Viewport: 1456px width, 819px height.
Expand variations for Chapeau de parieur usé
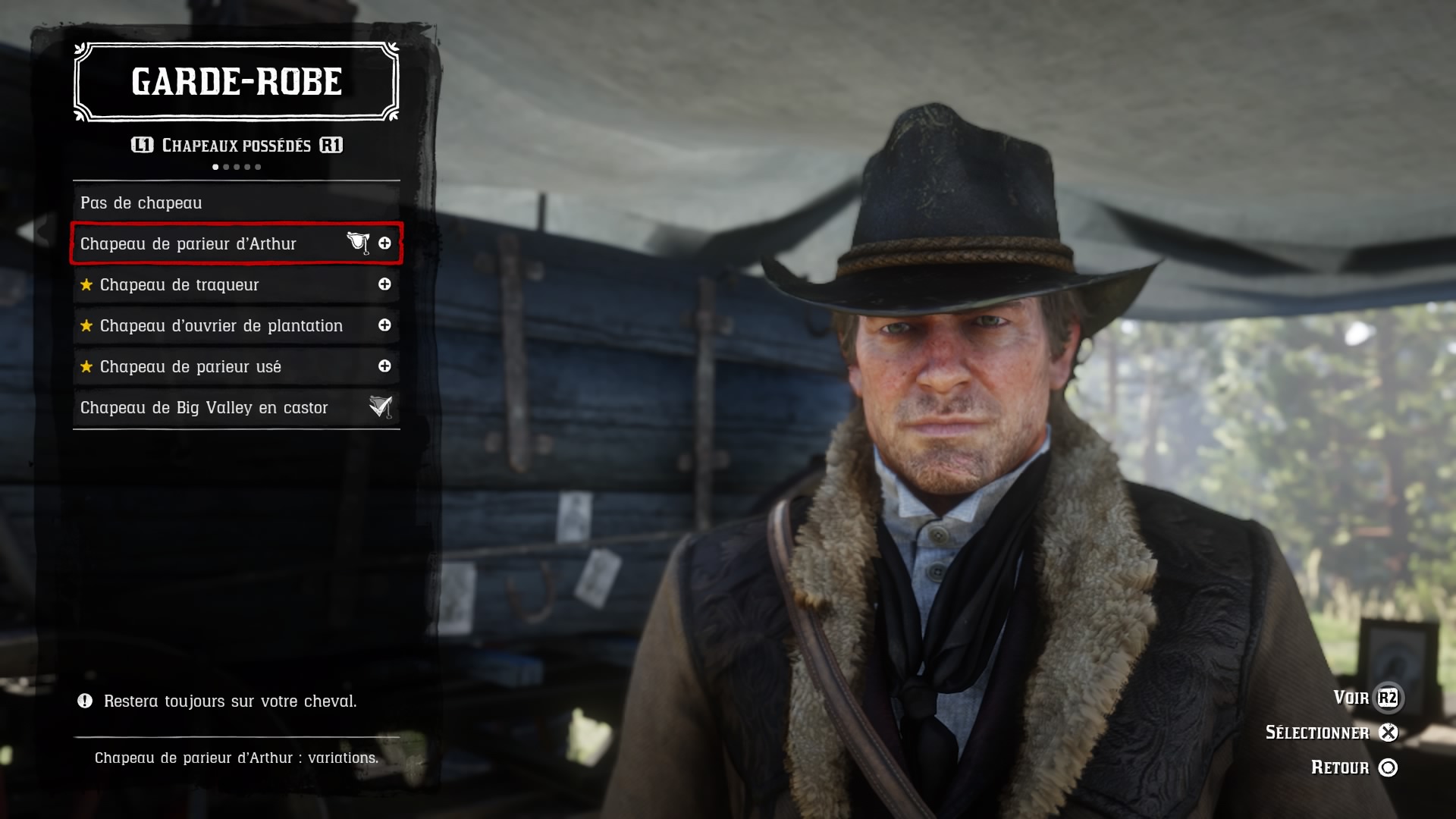click(x=384, y=366)
